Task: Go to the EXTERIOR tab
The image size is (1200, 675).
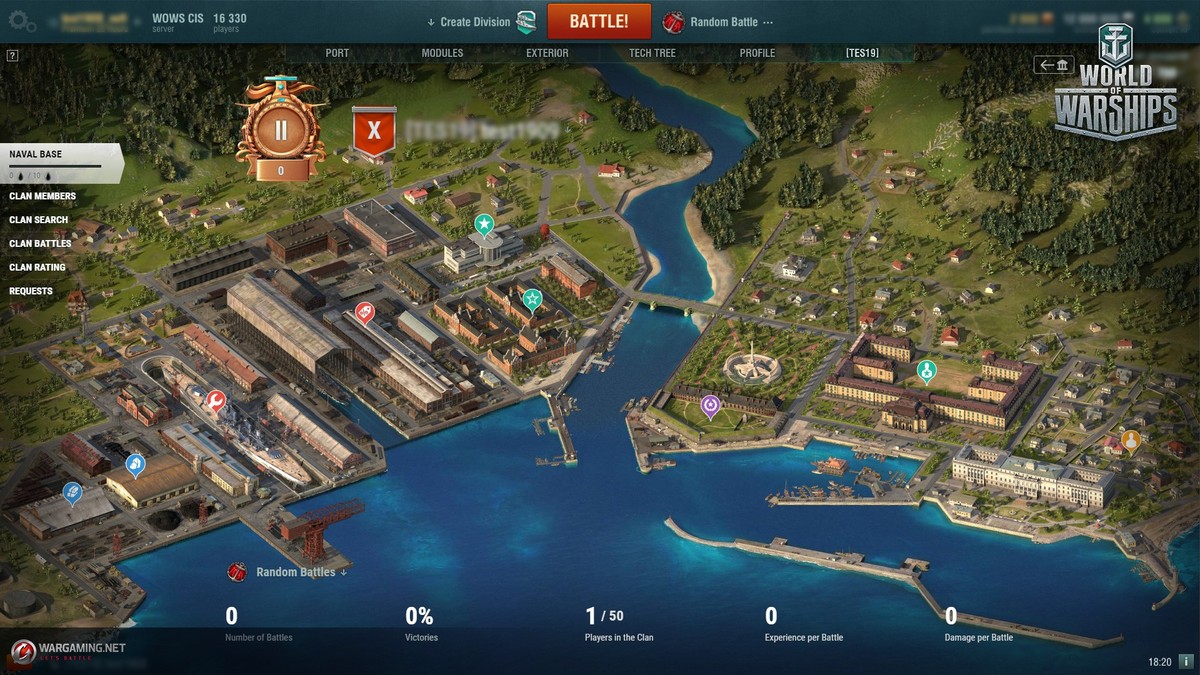Action: (547, 53)
